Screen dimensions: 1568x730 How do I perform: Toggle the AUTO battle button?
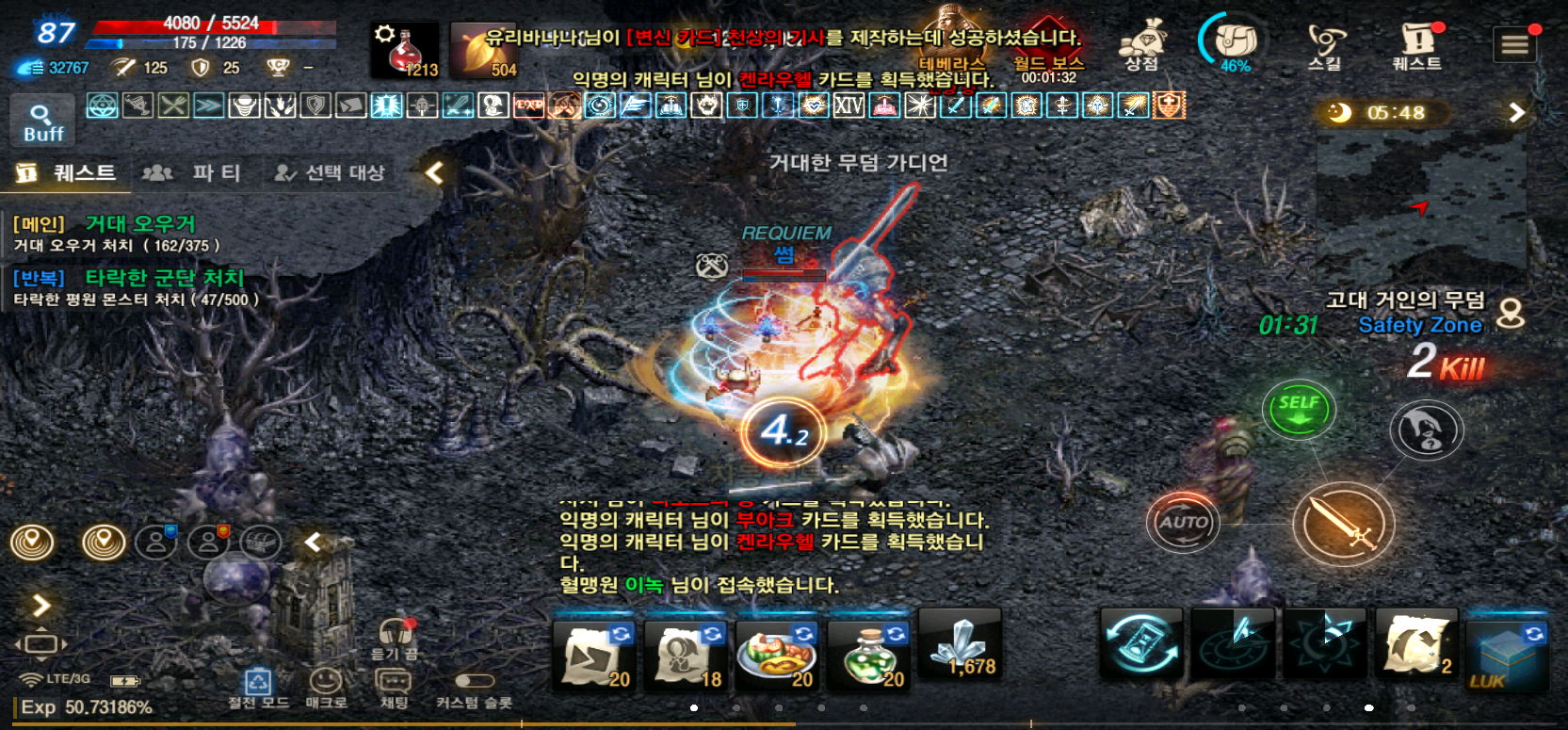tap(1183, 522)
